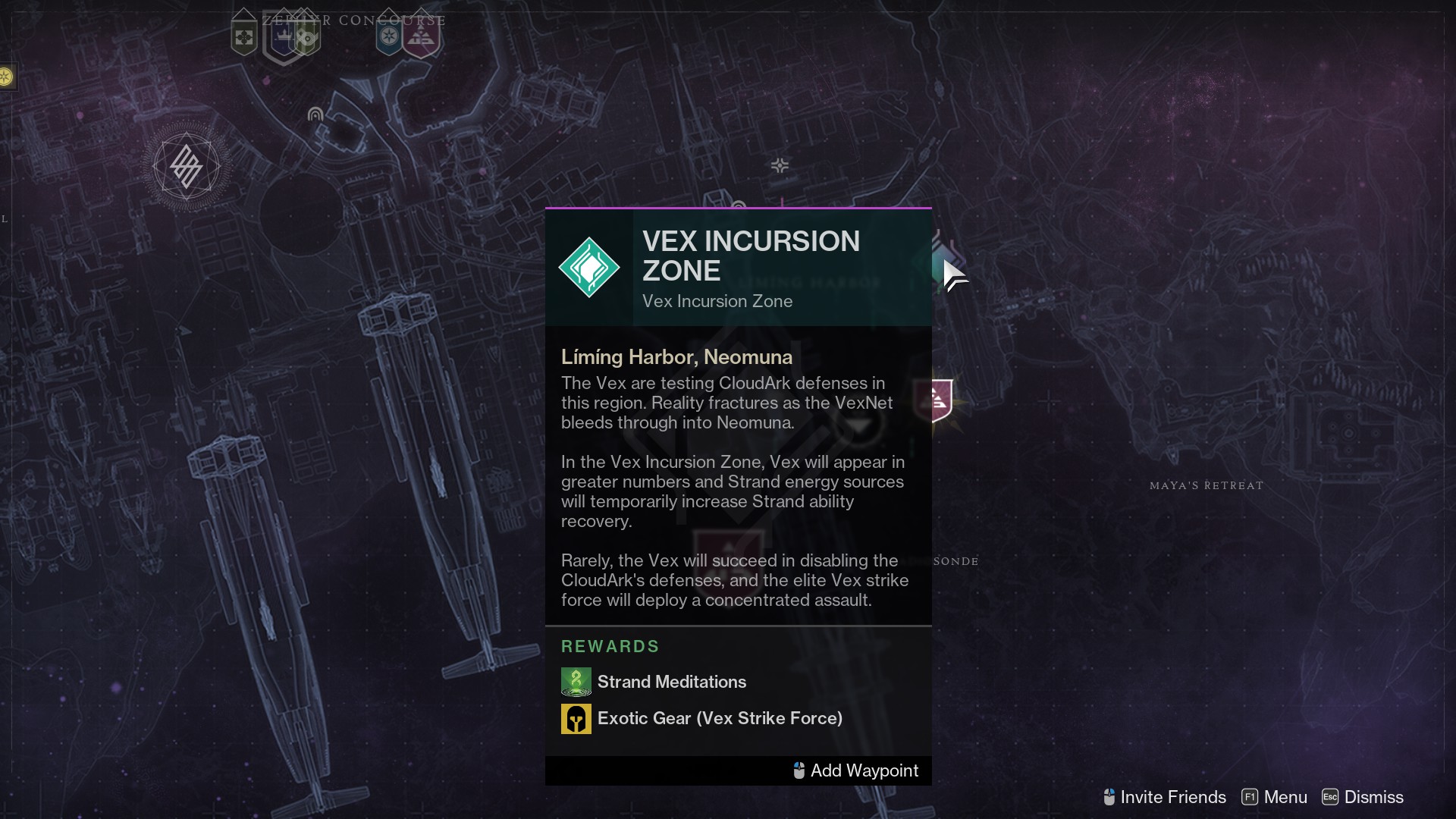This screenshot has width=1456, height=819.
Task: Open the yellow star tab at the left edge
Action: [x=6, y=77]
